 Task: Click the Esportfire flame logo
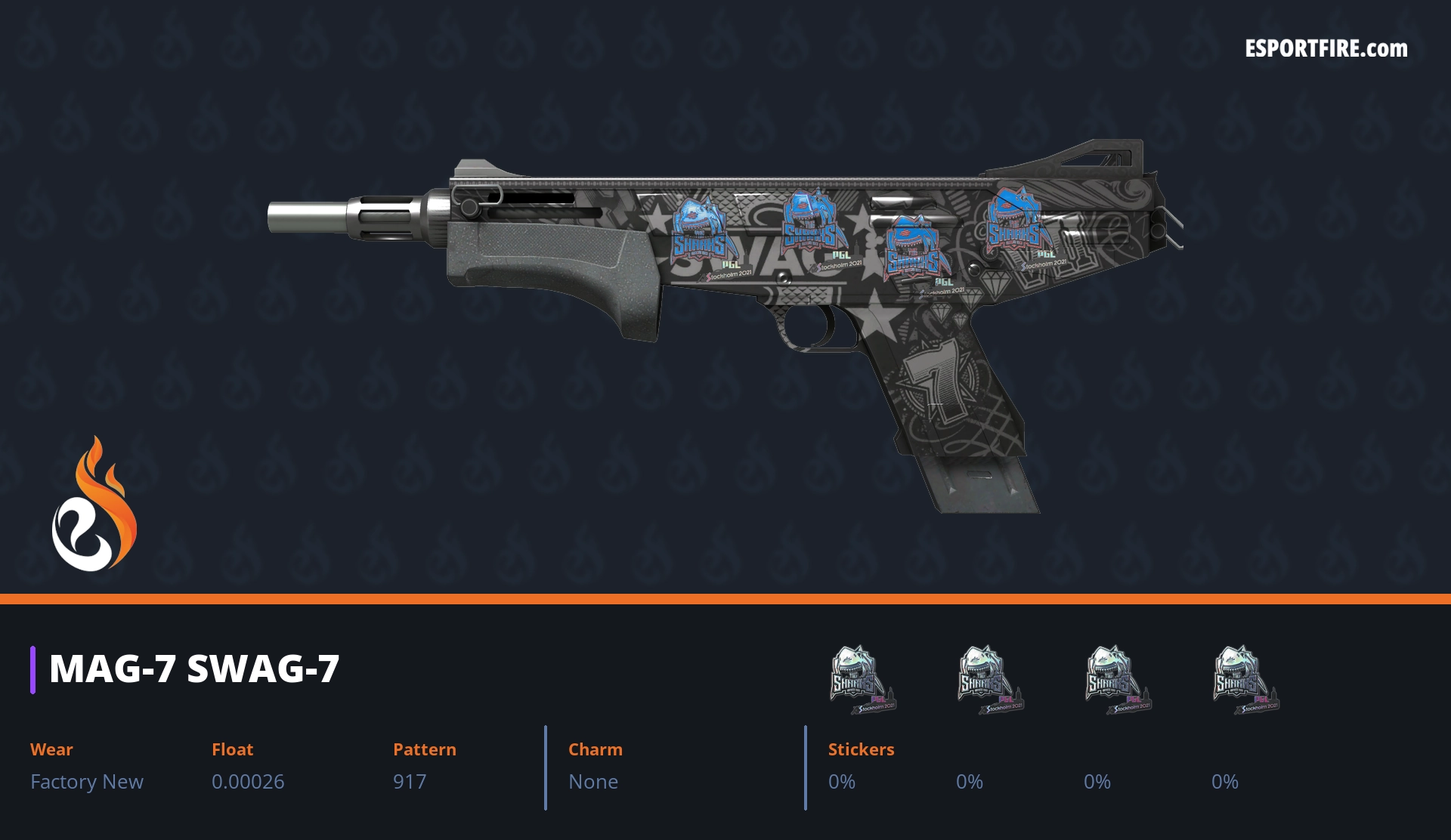point(94,505)
